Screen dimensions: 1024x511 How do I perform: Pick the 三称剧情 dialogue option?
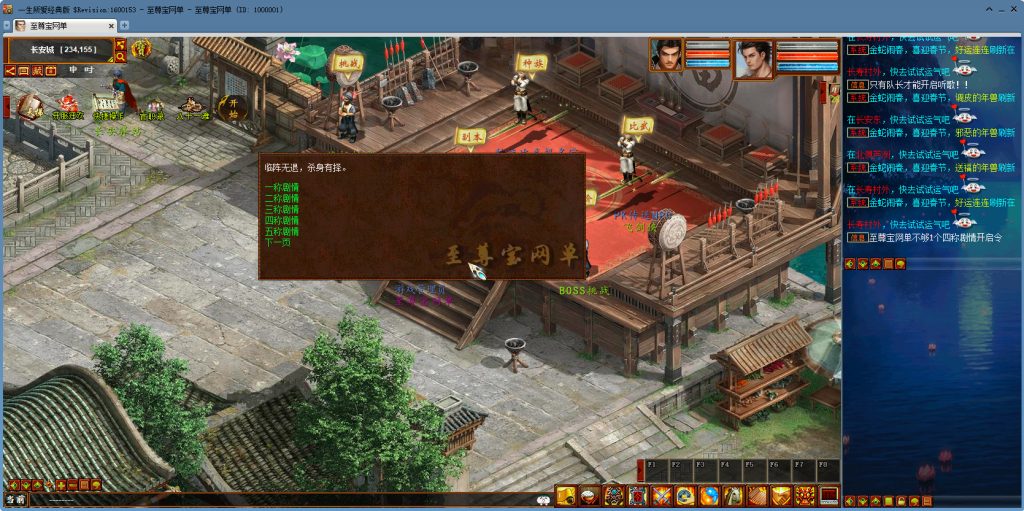[282, 209]
